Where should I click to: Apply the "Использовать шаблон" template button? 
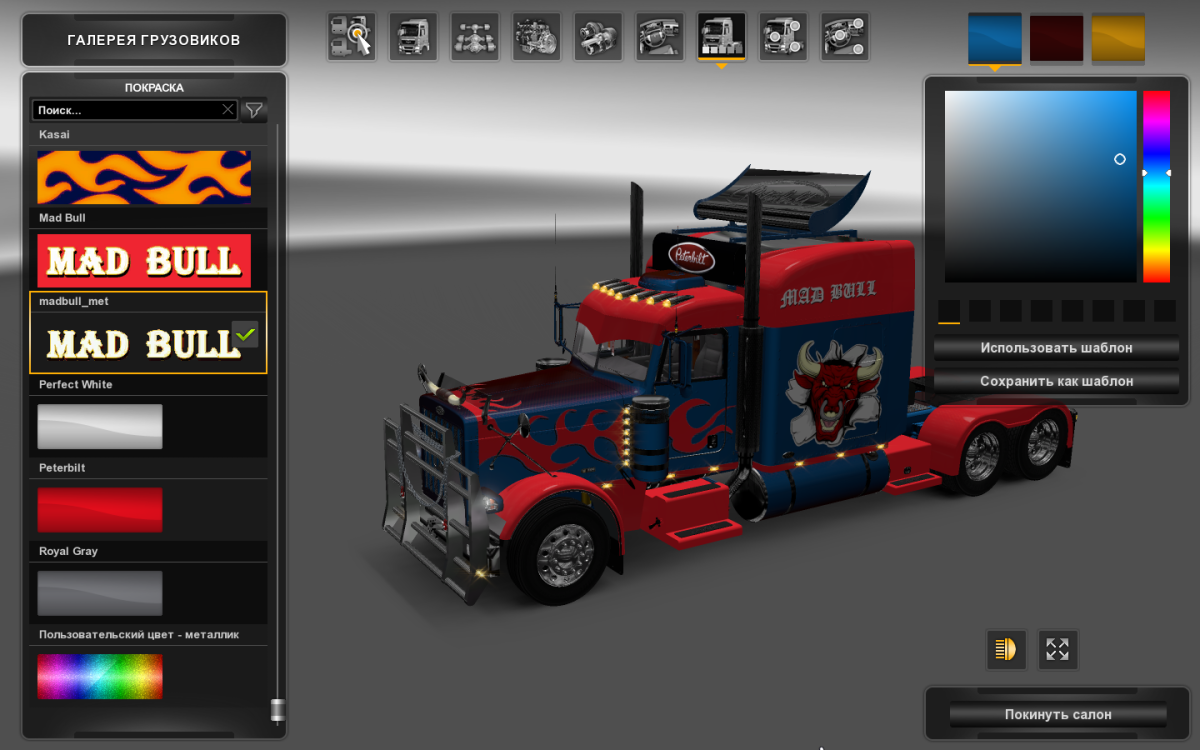pyautogui.click(x=1056, y=348)
